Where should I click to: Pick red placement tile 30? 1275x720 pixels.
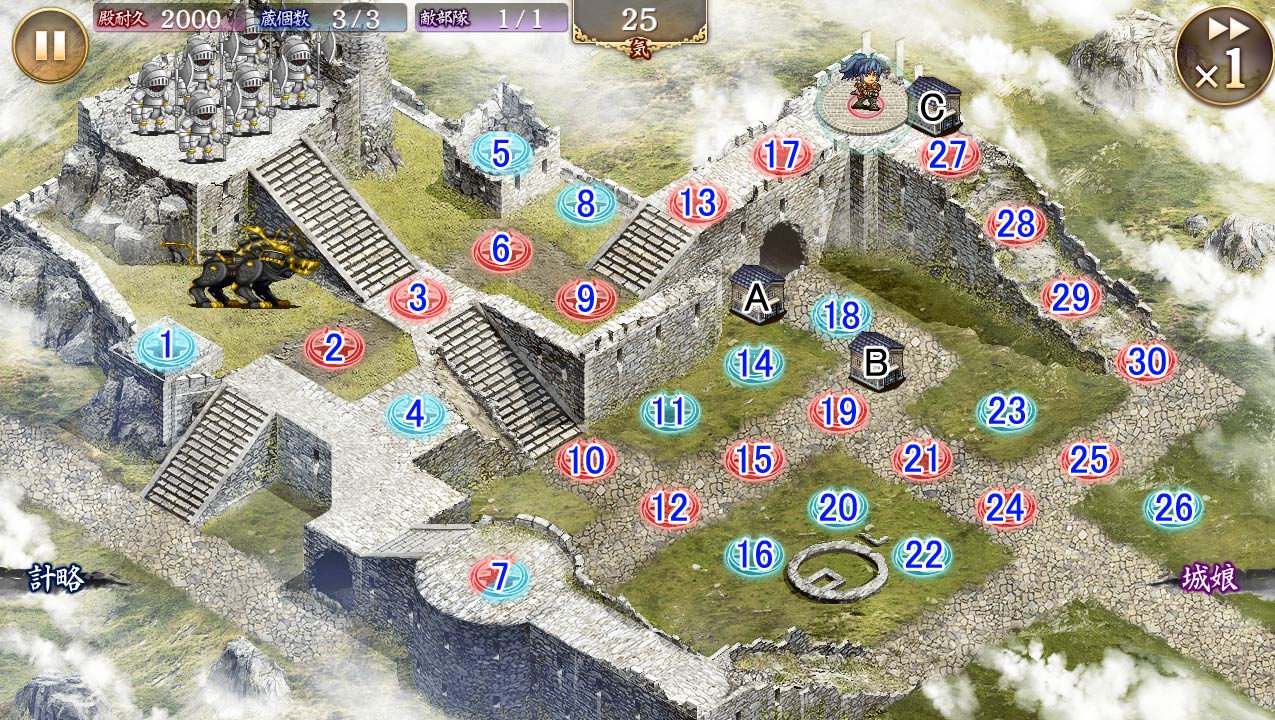tap(1146, 362)
